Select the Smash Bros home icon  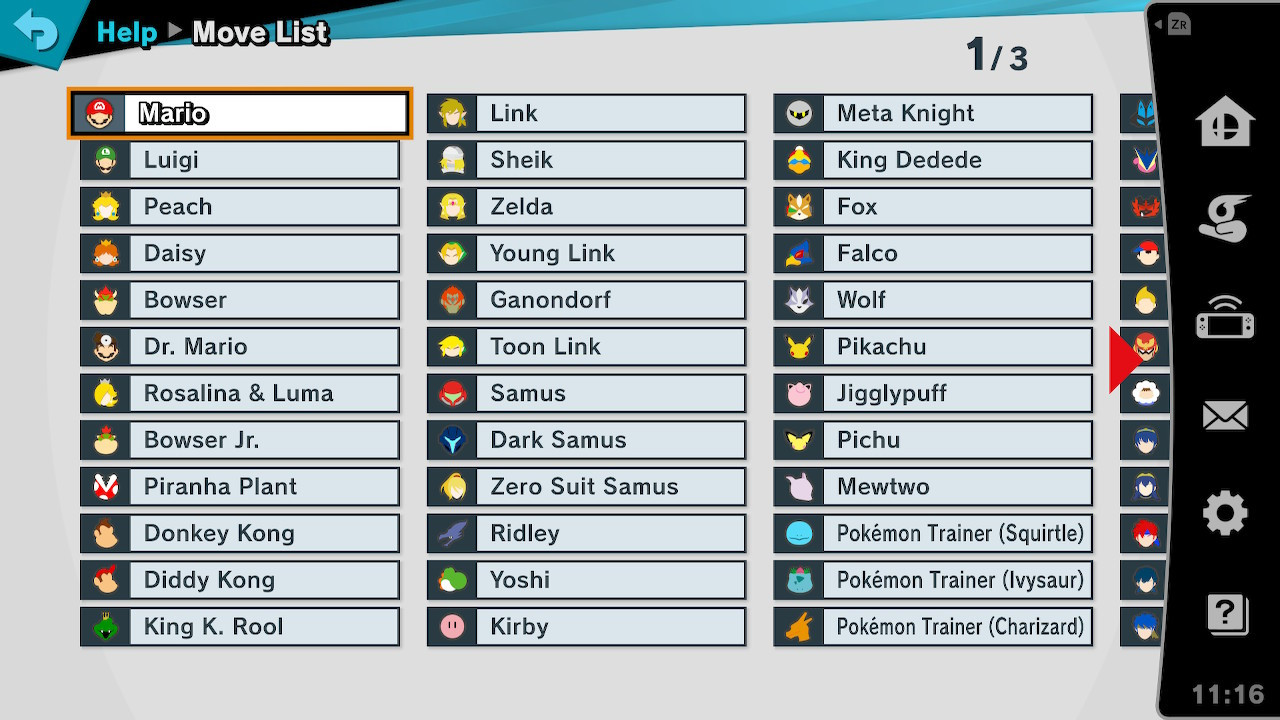pyautogui.click(x=1227, y=121)
